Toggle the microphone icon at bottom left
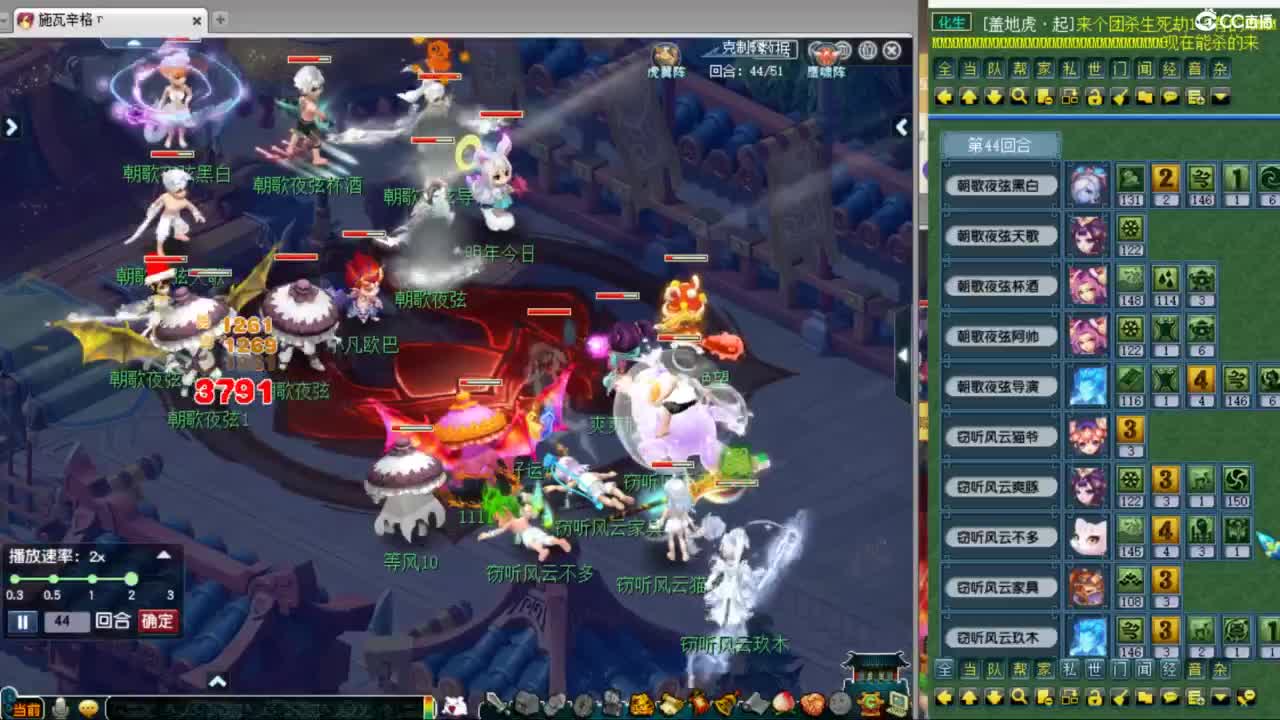Screen dimensions: 1280x720 click(59, 708)
